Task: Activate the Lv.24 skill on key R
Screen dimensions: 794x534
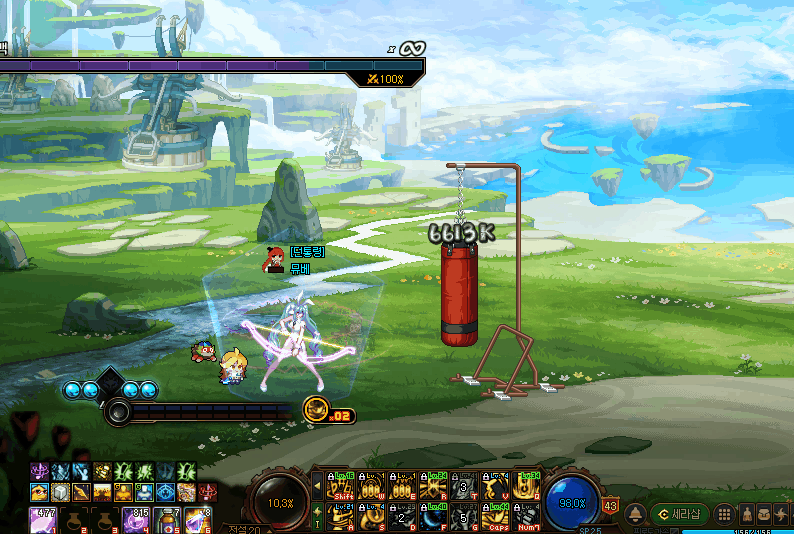Action: pos(433,486)
